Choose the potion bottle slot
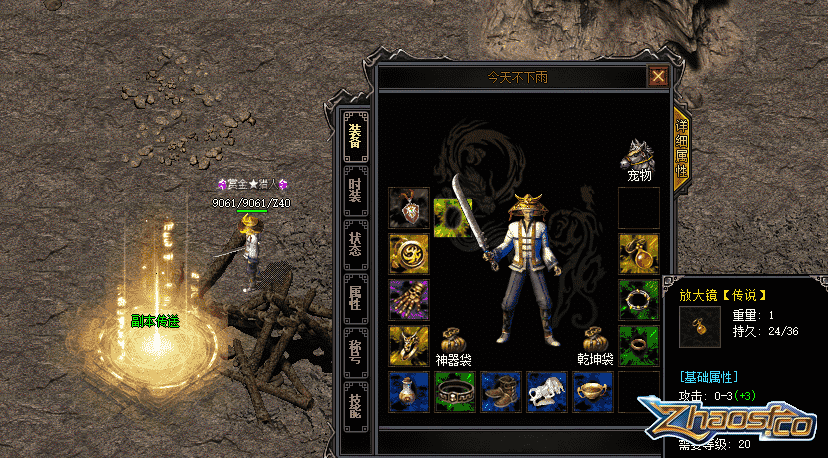Image resolution: width=828 pixels, height=458 pixels. click(409, 391)
